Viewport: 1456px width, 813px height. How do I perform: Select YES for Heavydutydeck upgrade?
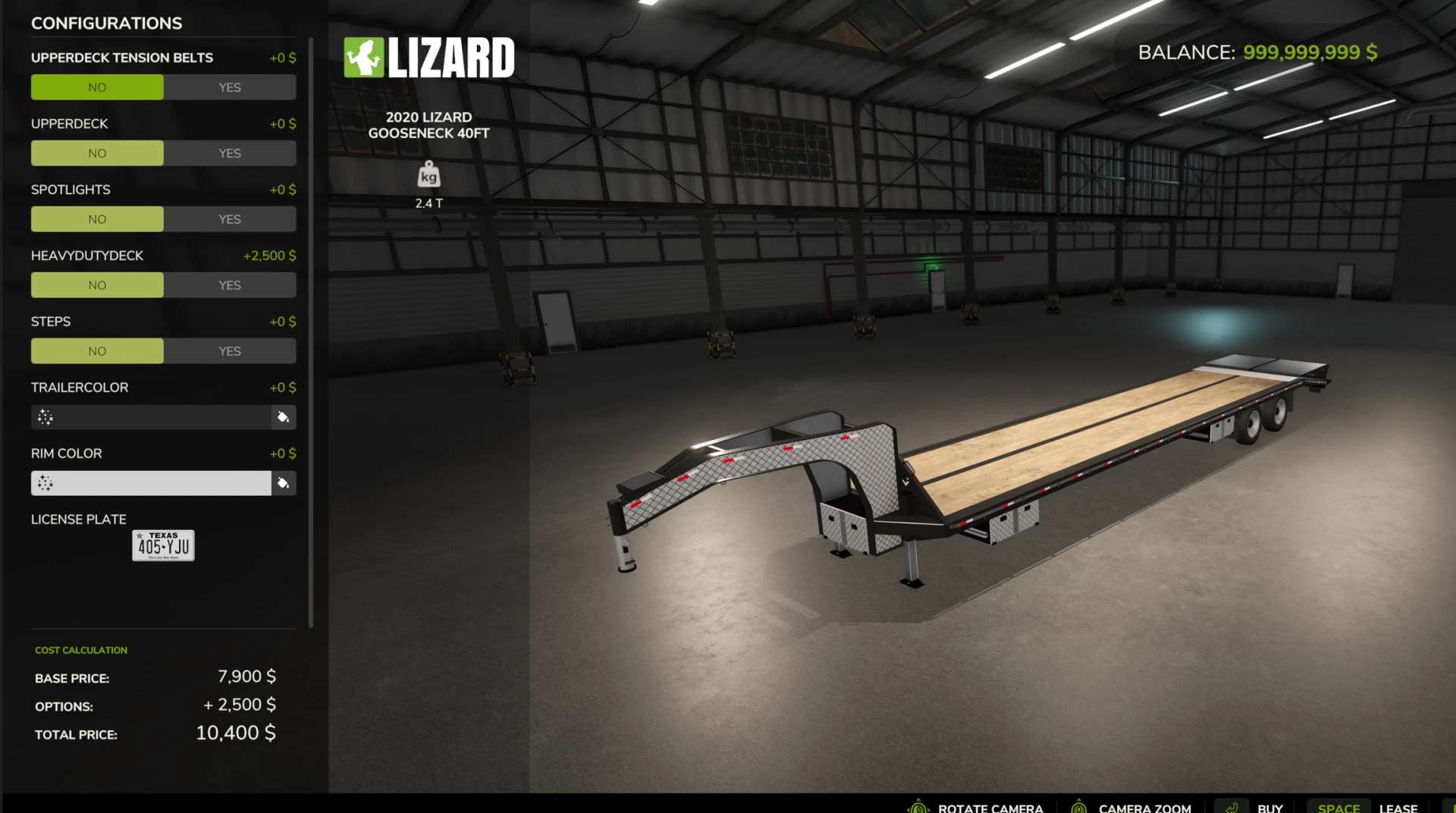(x=230, y=284)
